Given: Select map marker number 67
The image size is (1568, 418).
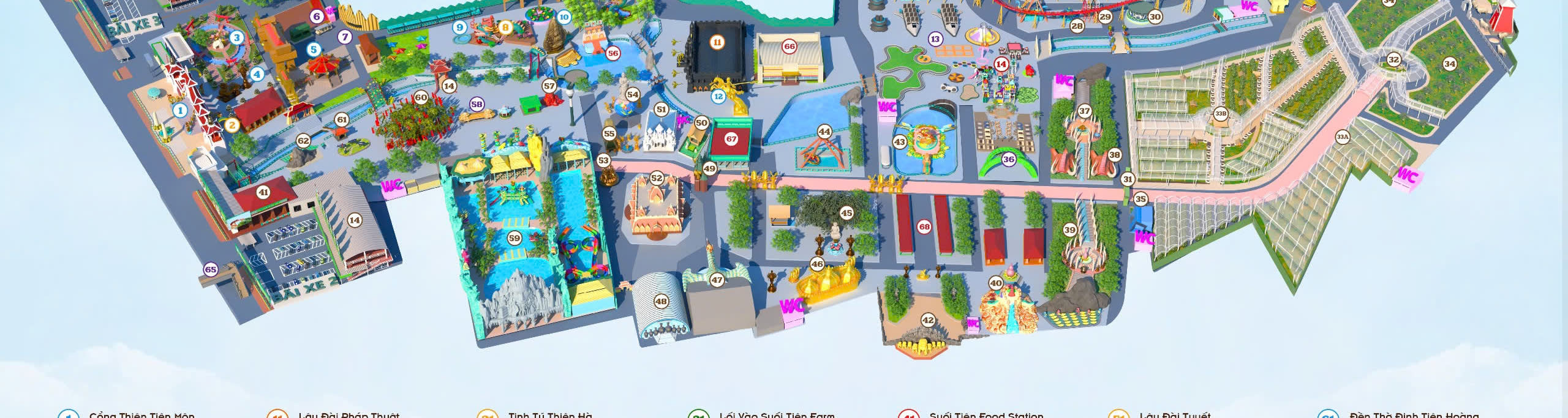Looking at the screenshot, I should (x=731, y=139).
